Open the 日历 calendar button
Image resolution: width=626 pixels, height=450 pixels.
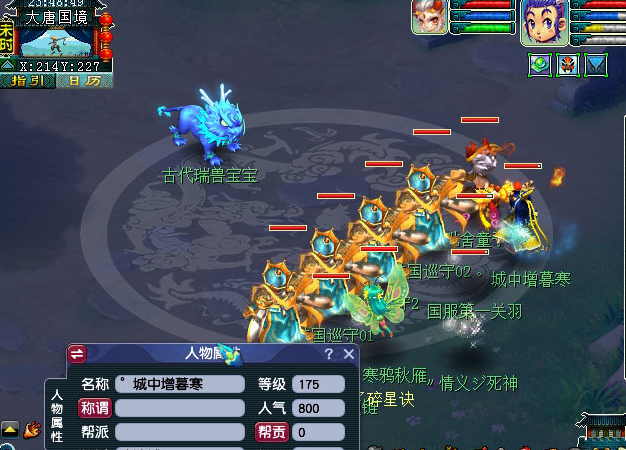[x=83, y=81]
